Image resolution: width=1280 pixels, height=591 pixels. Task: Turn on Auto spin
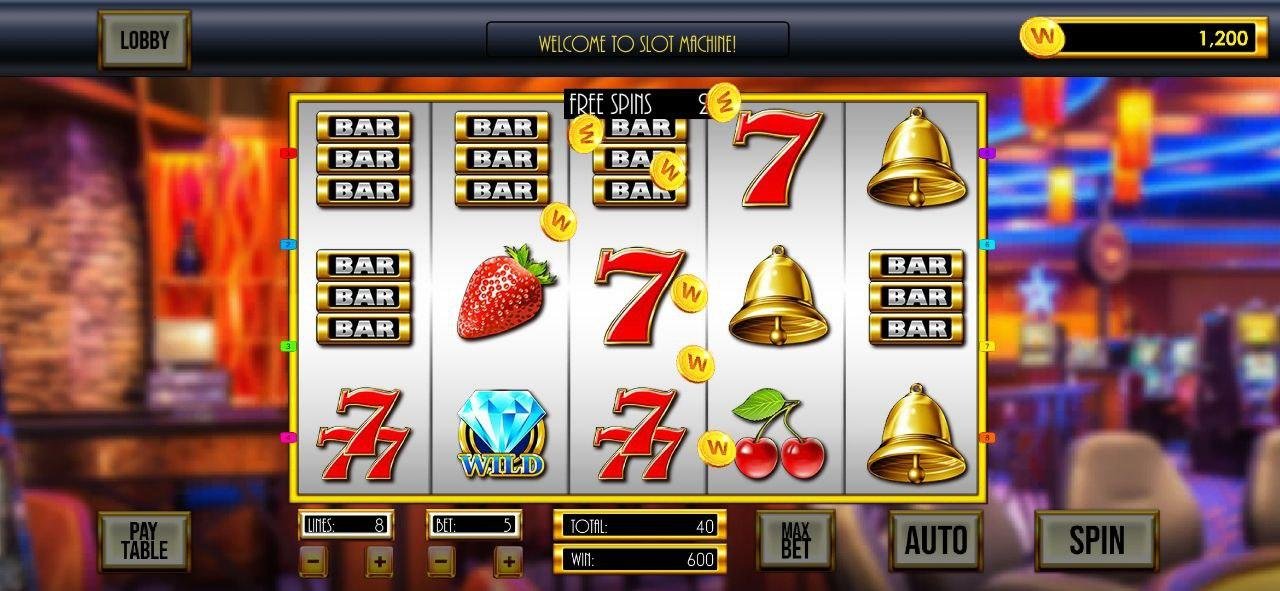coord(937,540)
